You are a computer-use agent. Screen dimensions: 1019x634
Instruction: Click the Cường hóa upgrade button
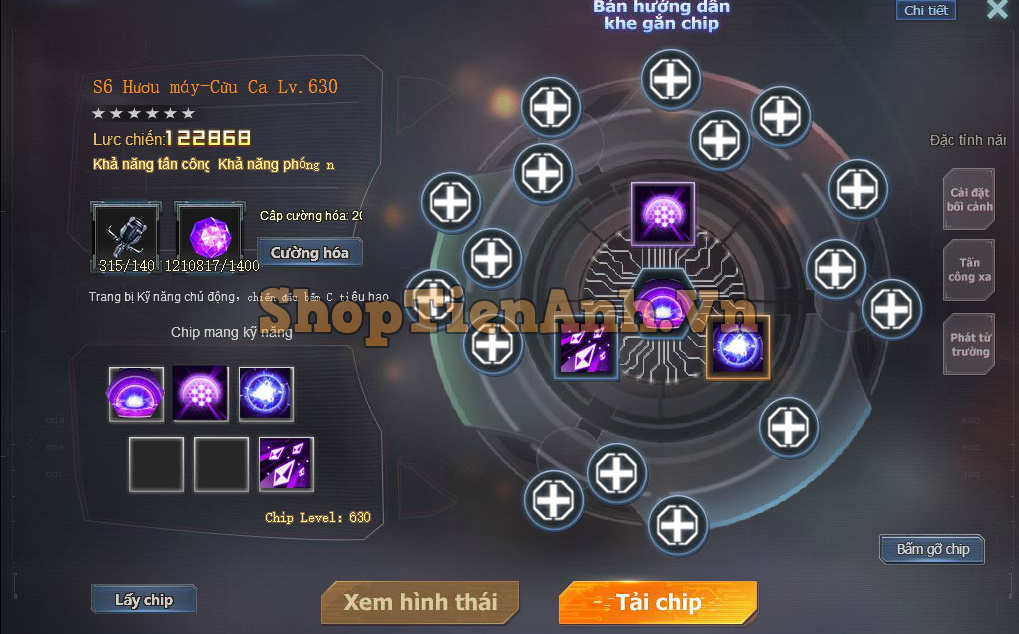309,253
